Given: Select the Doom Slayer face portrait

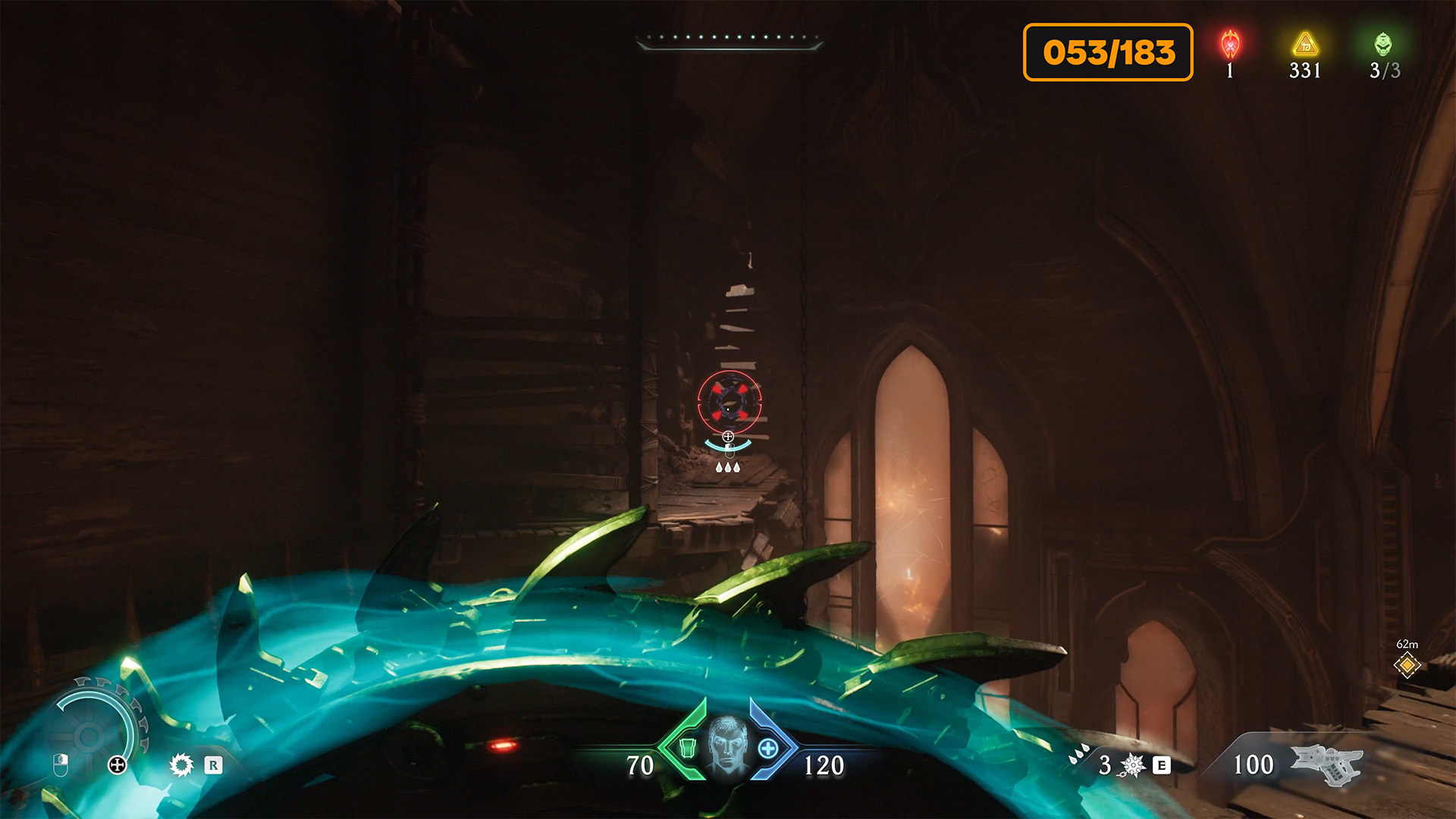Looking at the screenshot, I should click(x=727, y=745).
